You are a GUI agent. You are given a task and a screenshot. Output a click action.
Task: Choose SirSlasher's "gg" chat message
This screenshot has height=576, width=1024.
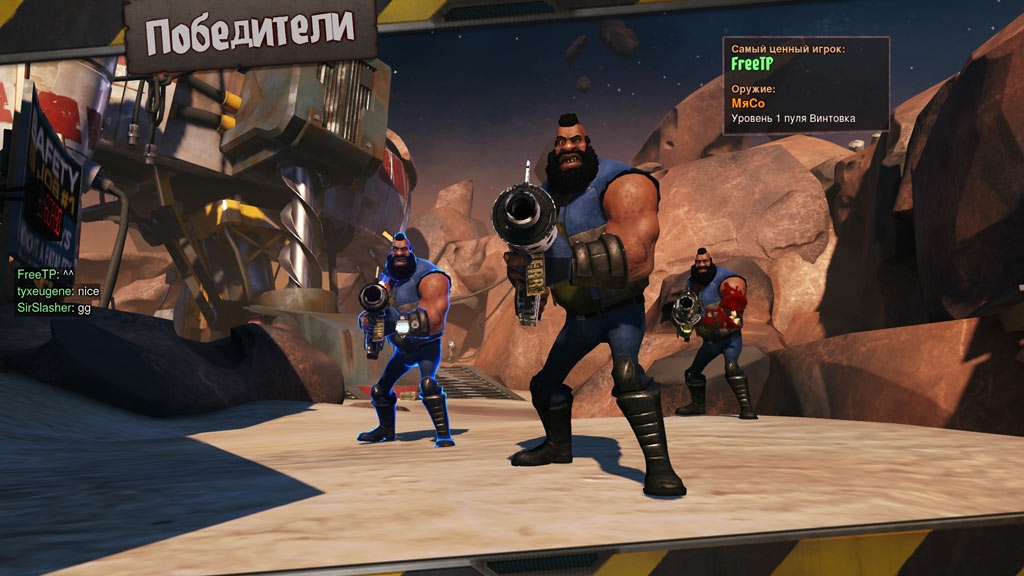click(54, 307)
